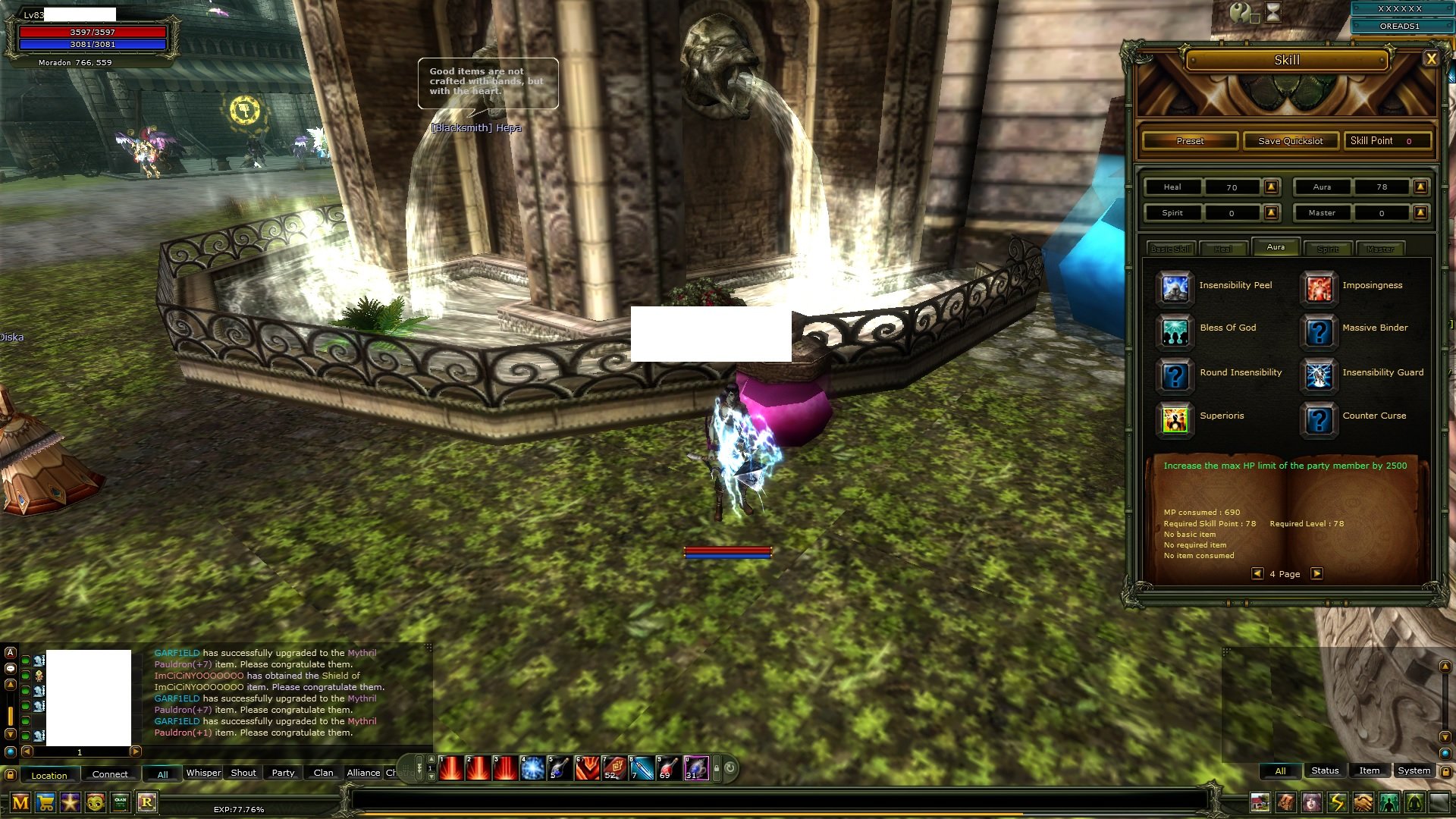Raise the Master skill points
Screen dimensions: 1456x819
[1421, 213]
